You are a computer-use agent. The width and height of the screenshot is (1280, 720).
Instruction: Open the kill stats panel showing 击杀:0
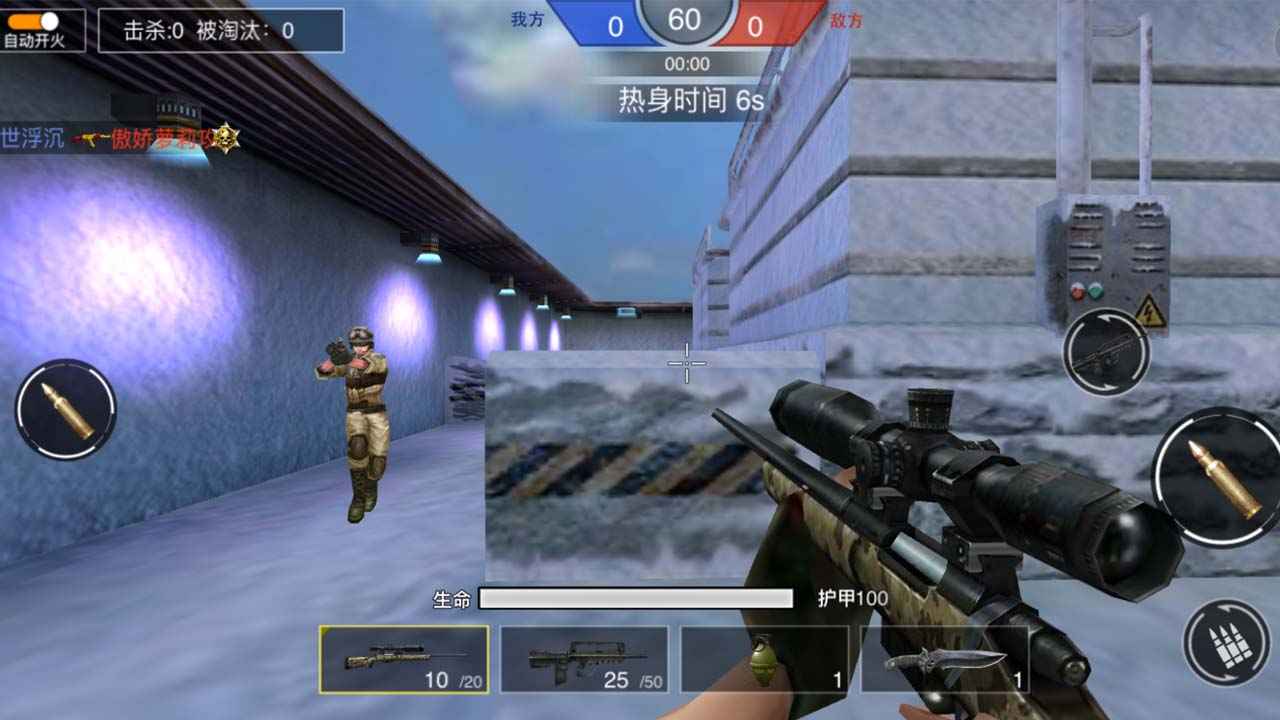(219, 30)
